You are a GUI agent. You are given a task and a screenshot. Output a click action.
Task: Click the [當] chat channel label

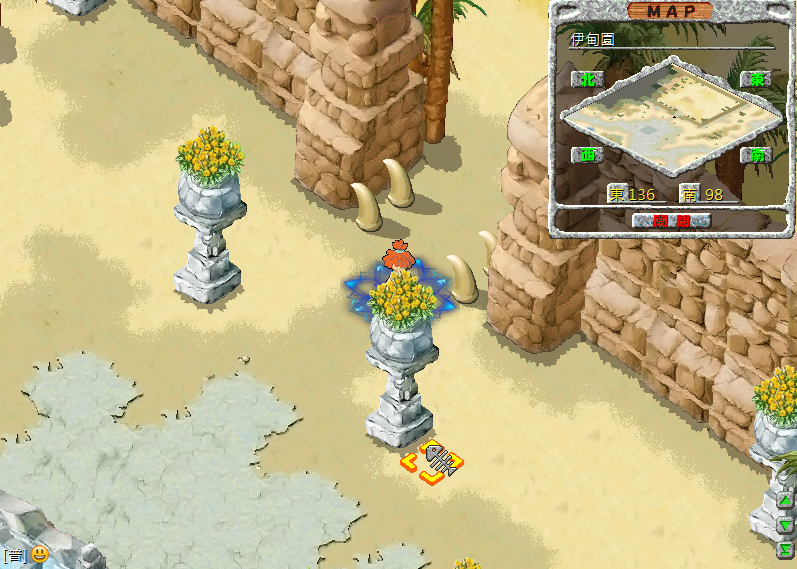click(14, 555)
